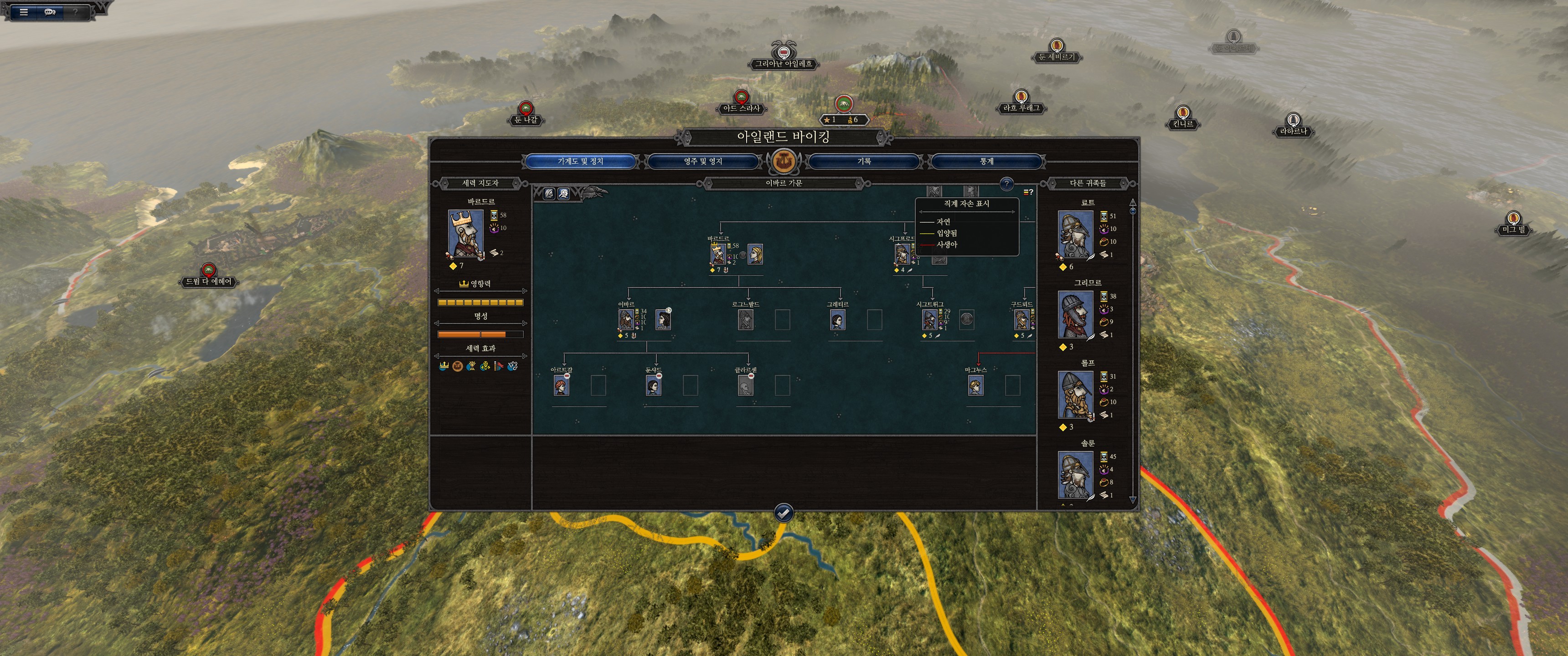Select noble 그리므르's portrait

pyautogui.click(x=1075, y=315)
